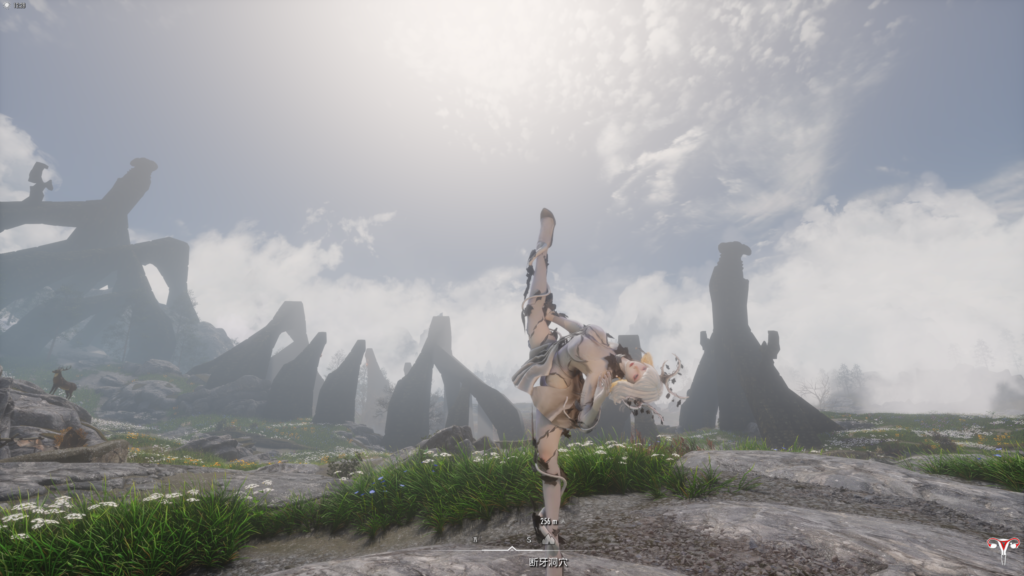Click the red and white status icon

click(1001, 549)
